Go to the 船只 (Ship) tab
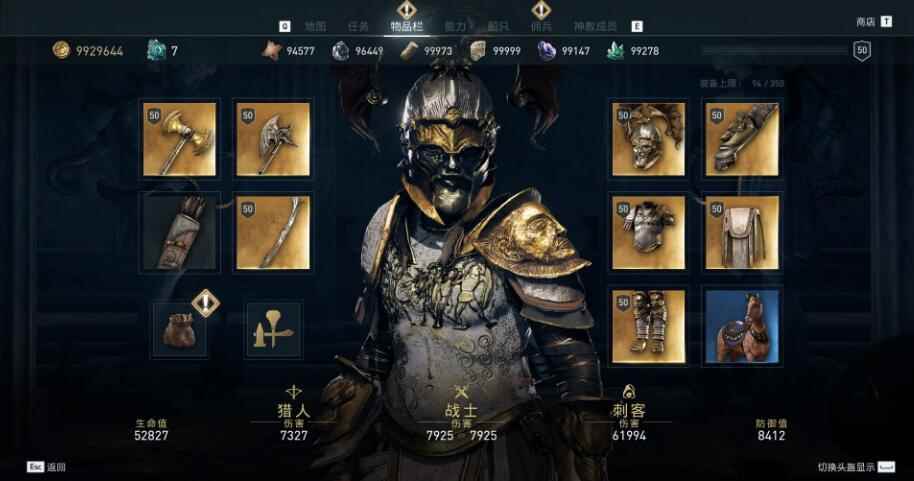Screen dimensions: 914x481 498,26
